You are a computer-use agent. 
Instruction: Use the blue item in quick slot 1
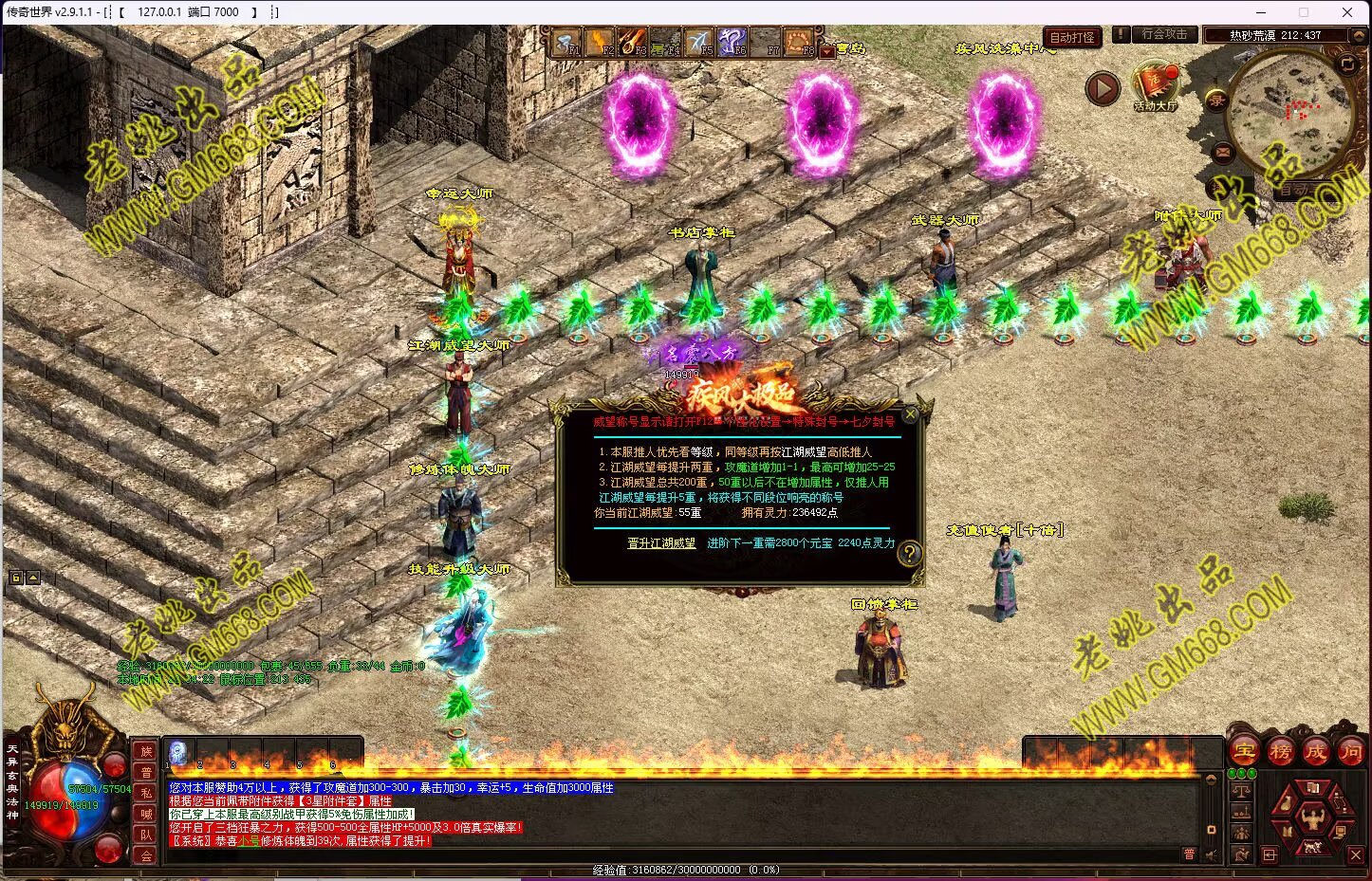pos(178,753)
